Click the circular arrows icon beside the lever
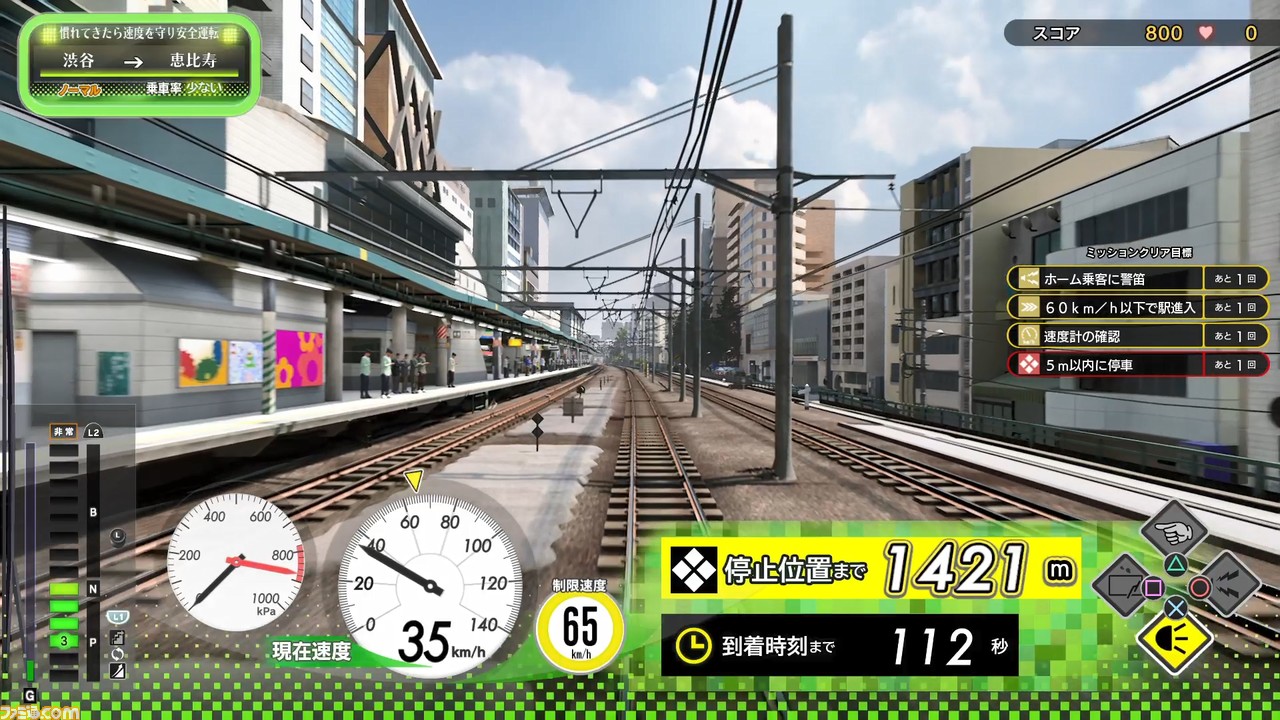 point(118,653)
